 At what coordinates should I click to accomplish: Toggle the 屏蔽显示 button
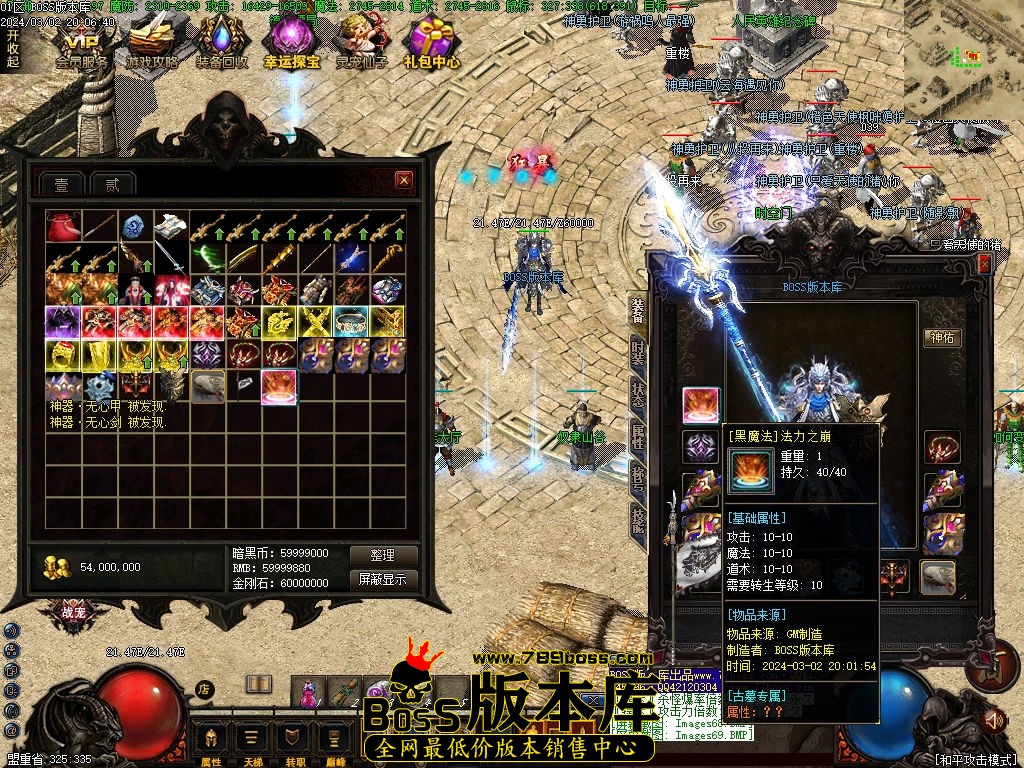(382, 579)
